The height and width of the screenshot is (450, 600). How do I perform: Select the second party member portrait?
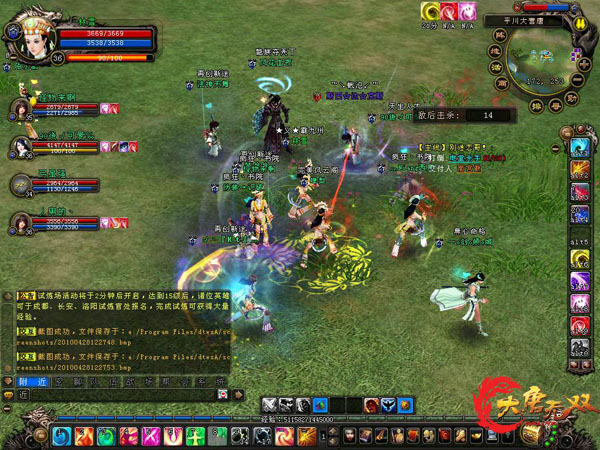pos(22,146)
